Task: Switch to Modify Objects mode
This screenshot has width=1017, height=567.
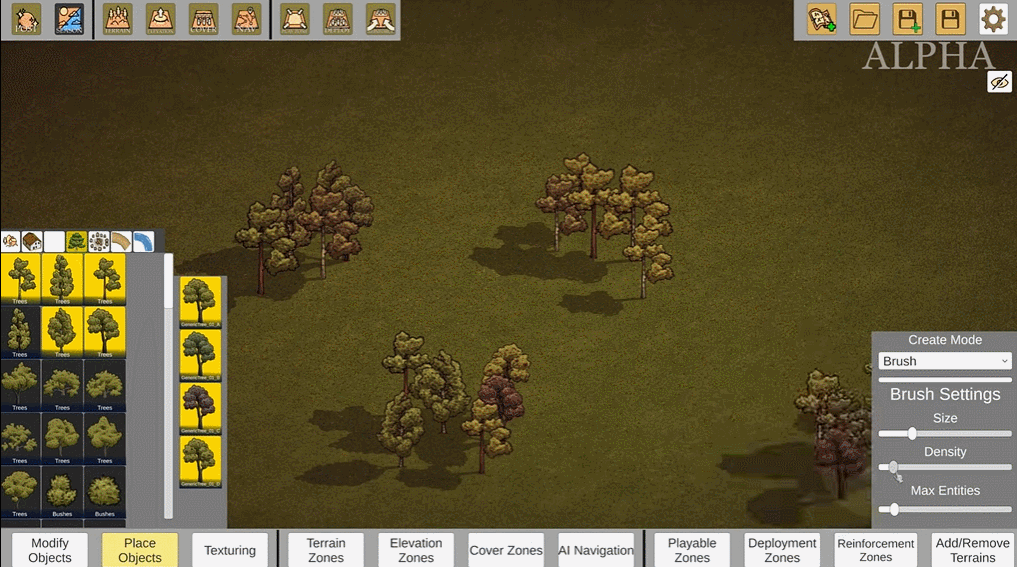Action: [x=50, y=550]
